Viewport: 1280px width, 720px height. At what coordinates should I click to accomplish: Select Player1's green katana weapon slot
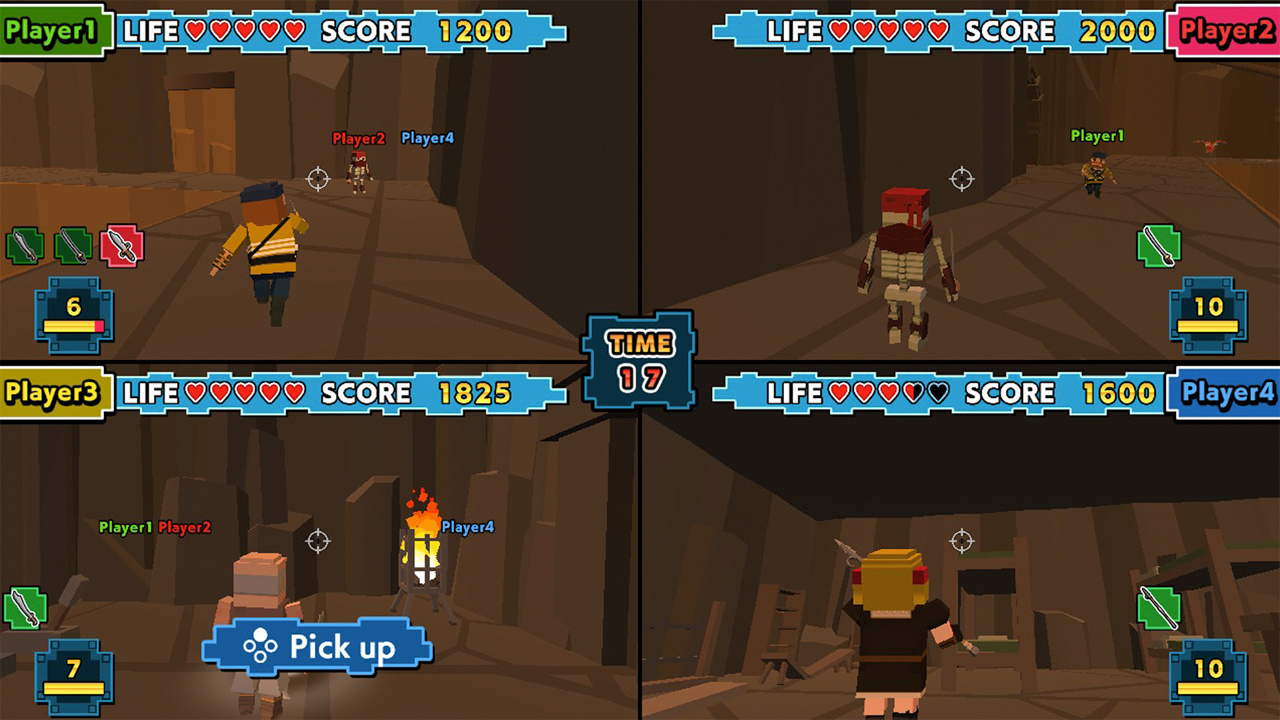74,245
